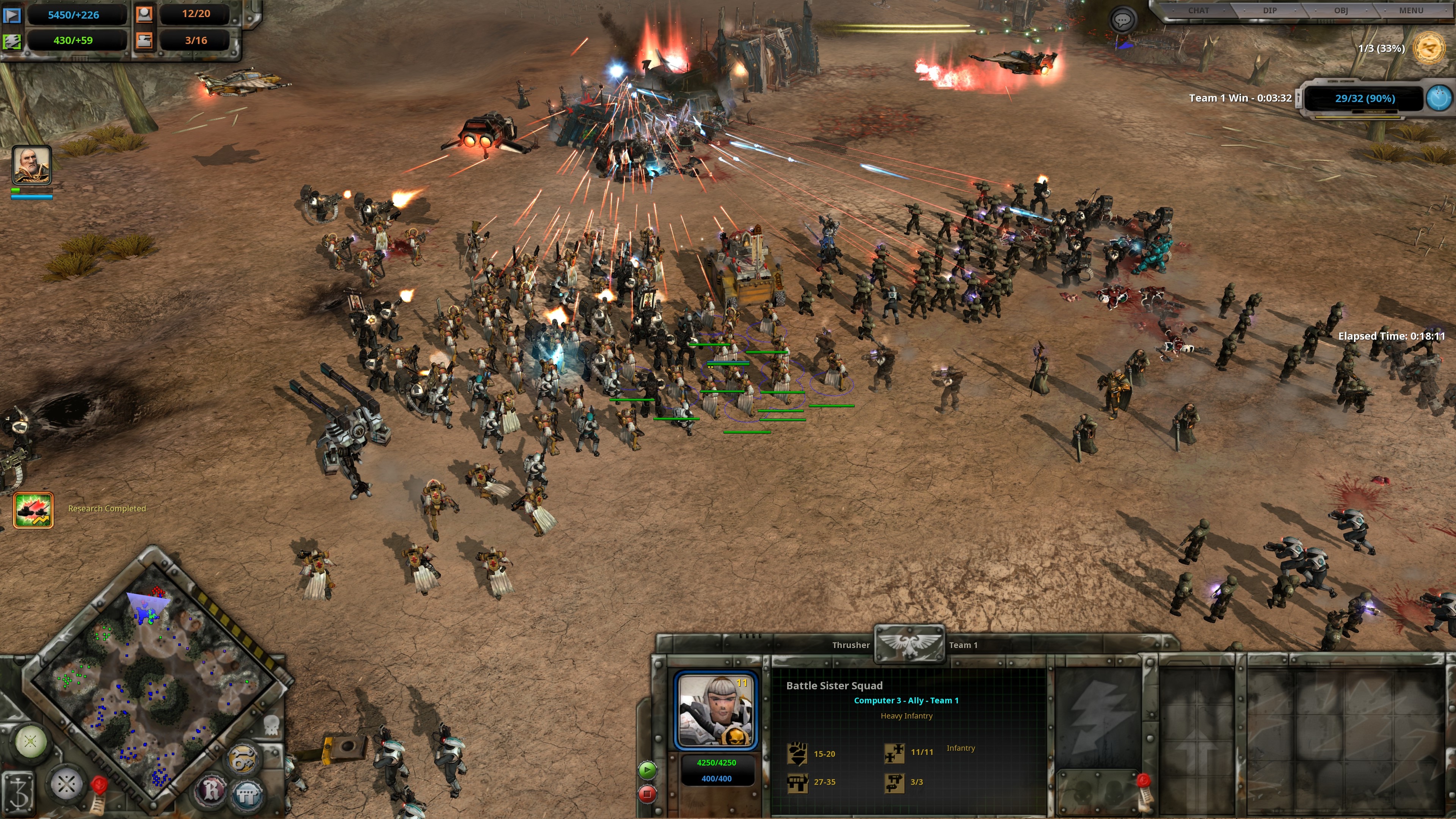Open the game MENU
This screenshot has width=1456, height=819.
(1411, 11)
